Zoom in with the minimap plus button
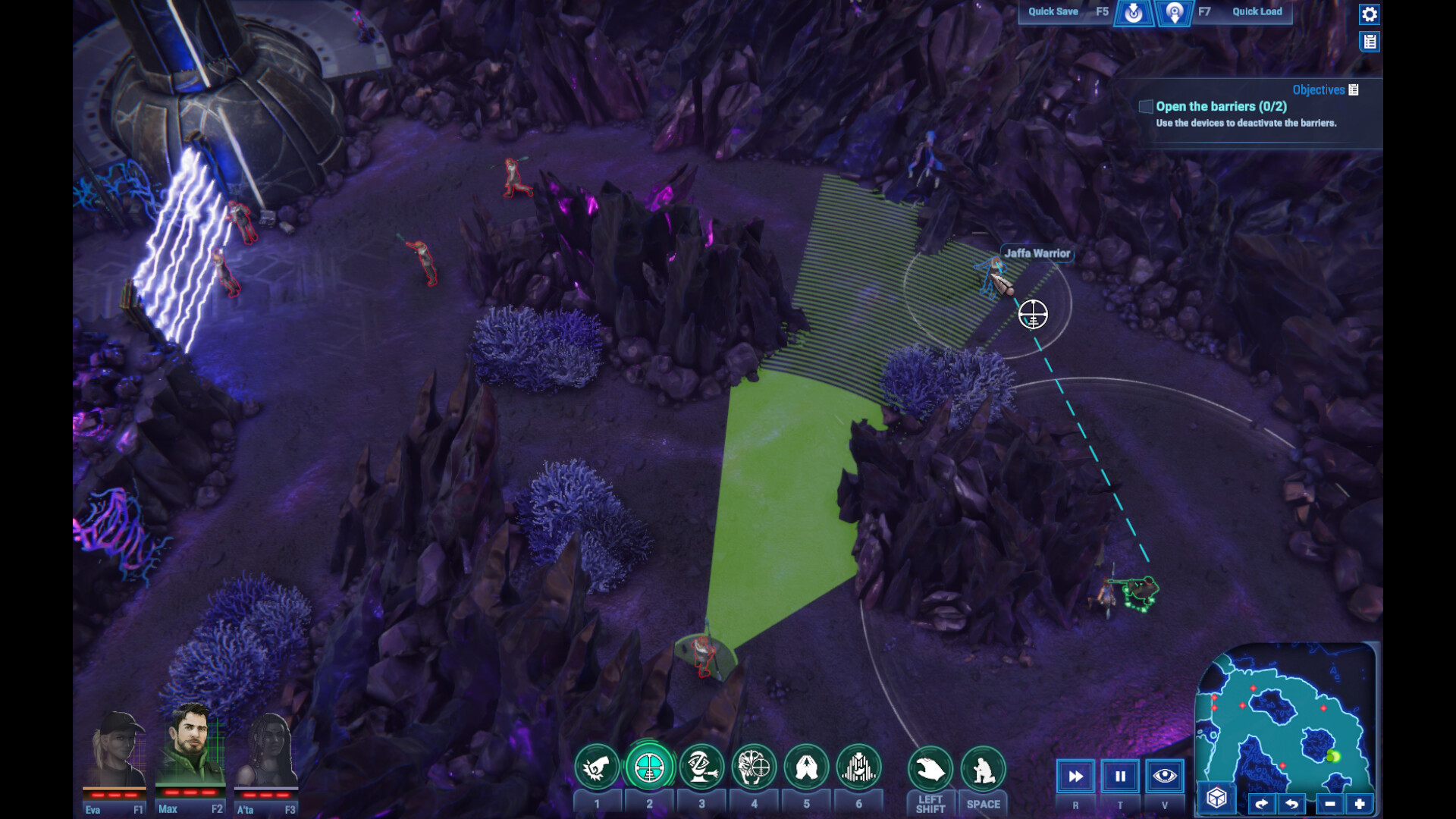Viewport: 1456px width, 819px height. pyautogui.click(x=1359, y=804)
